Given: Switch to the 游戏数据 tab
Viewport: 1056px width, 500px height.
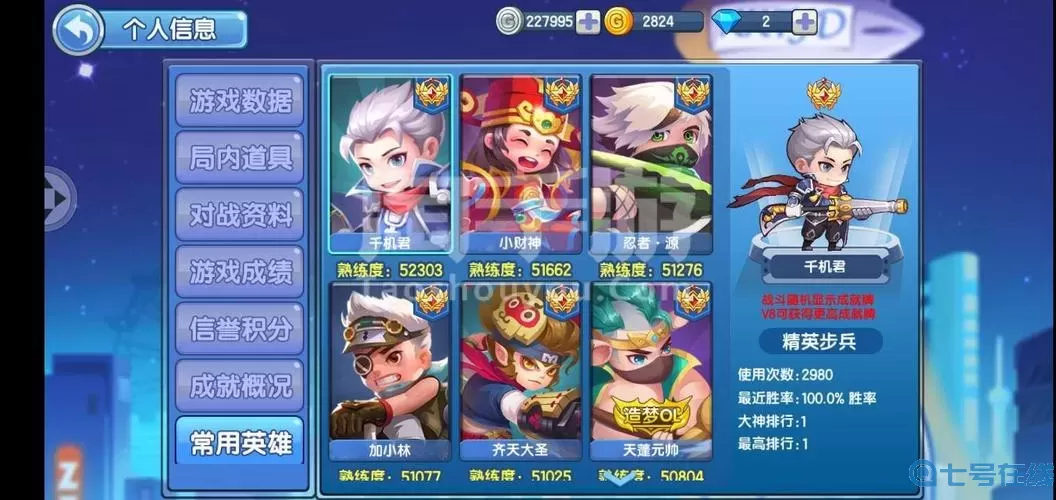Looking at the screenshot, I should point(240,101).
